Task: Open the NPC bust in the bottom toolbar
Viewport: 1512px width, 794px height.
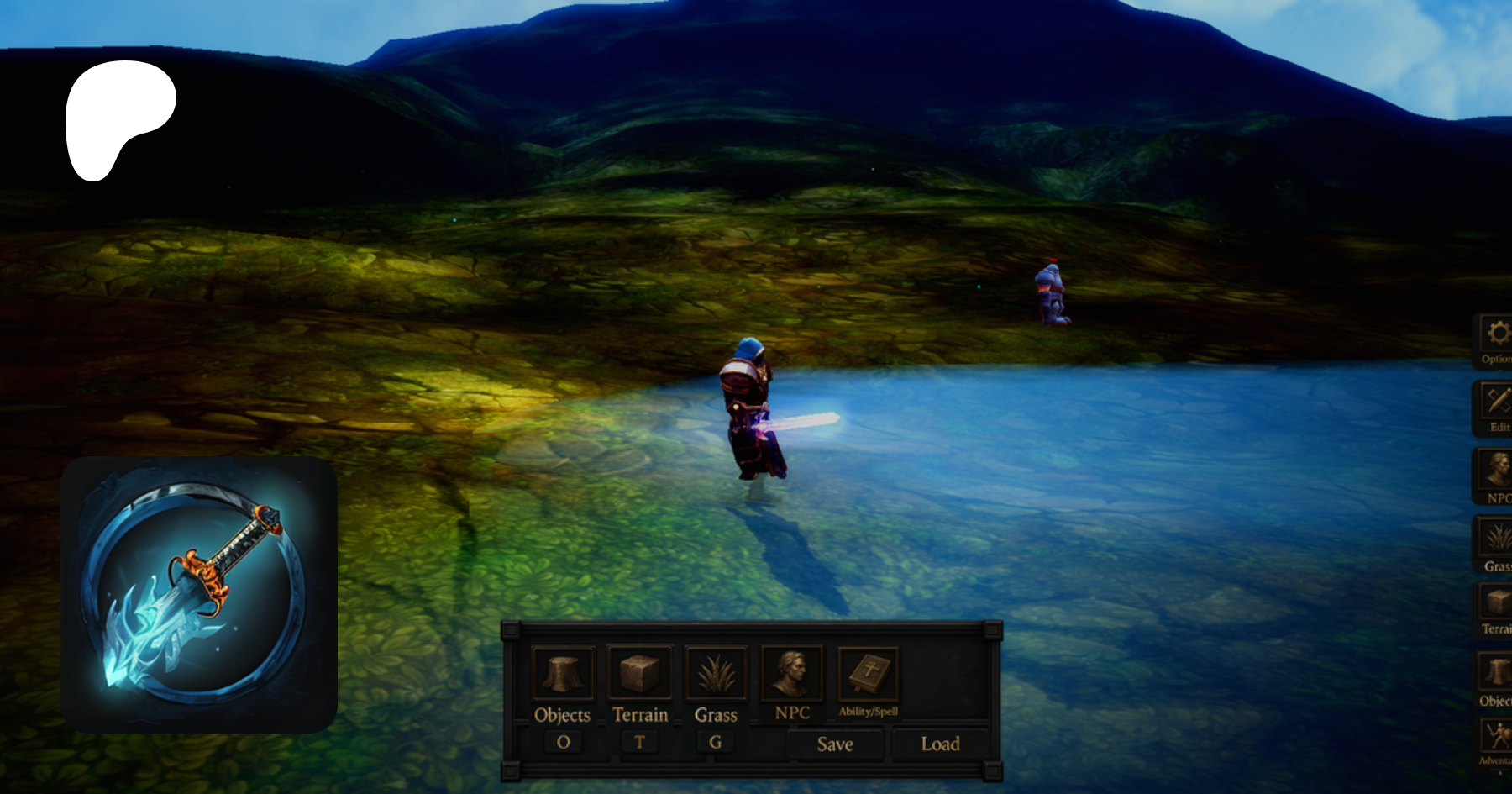Action: 792,673
